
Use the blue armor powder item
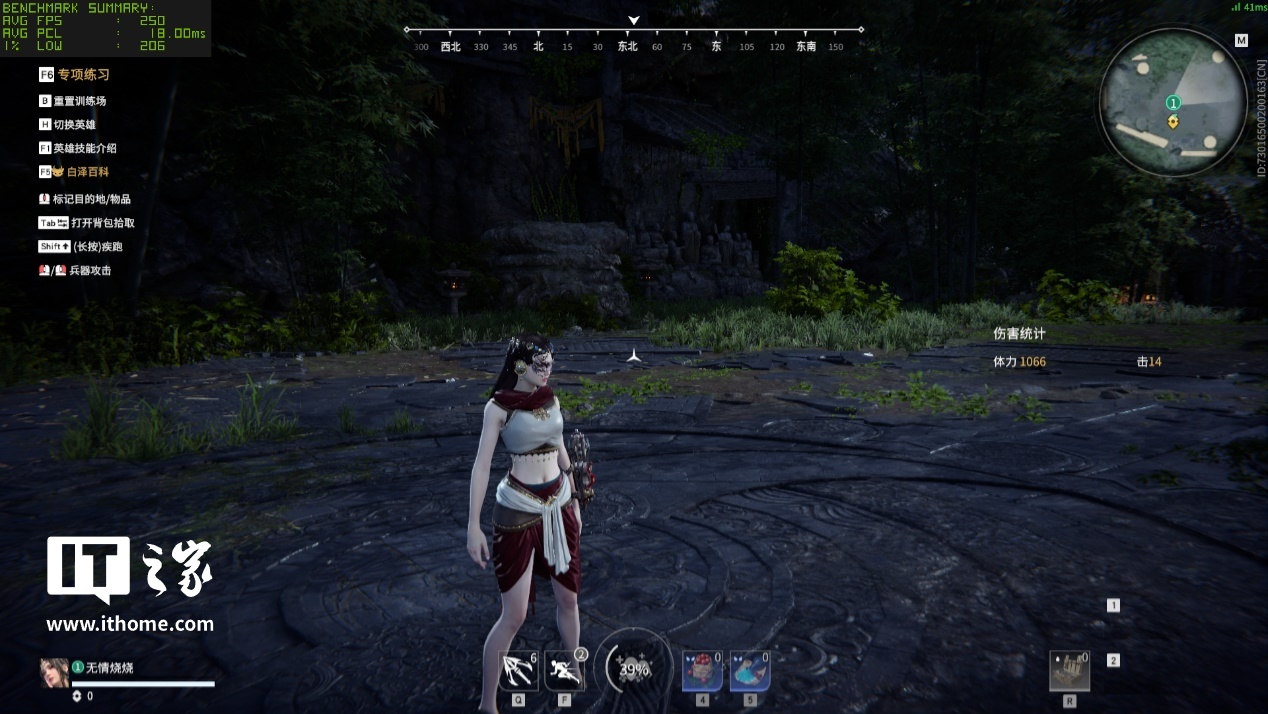click(x=749, y=671)
